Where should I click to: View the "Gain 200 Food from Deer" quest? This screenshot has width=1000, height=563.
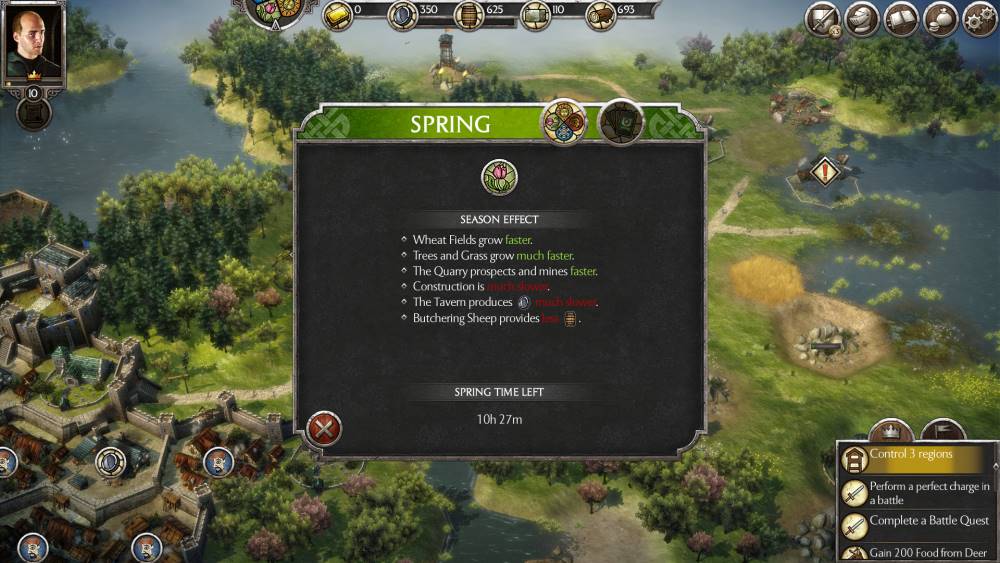coord(915,552)
